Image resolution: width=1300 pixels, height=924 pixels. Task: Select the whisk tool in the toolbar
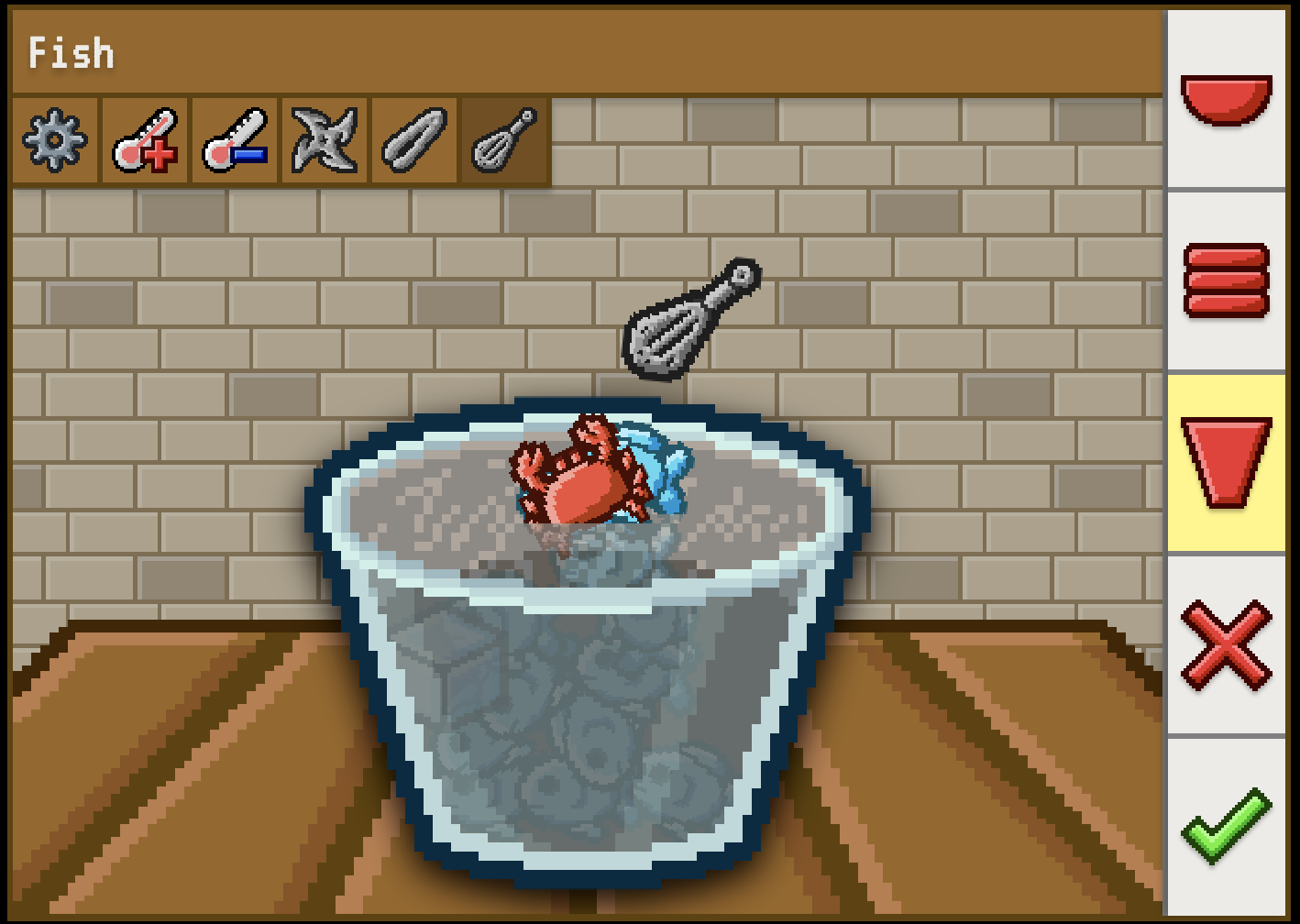(x=501, y=142)
